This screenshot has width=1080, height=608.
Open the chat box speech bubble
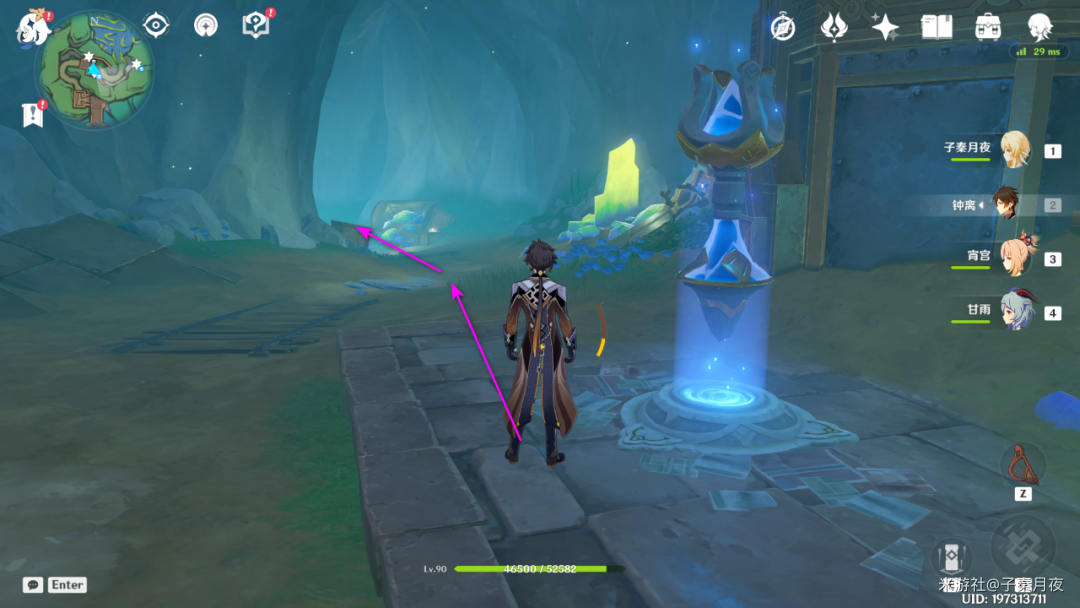pyautogui.click(x=32, y=584)
